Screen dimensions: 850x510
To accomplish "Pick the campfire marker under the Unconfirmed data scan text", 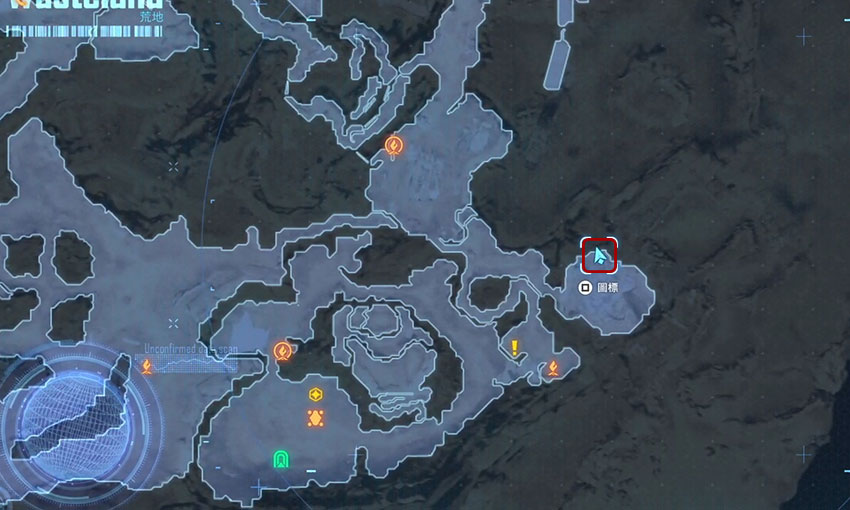I will [x=147, y=366].
